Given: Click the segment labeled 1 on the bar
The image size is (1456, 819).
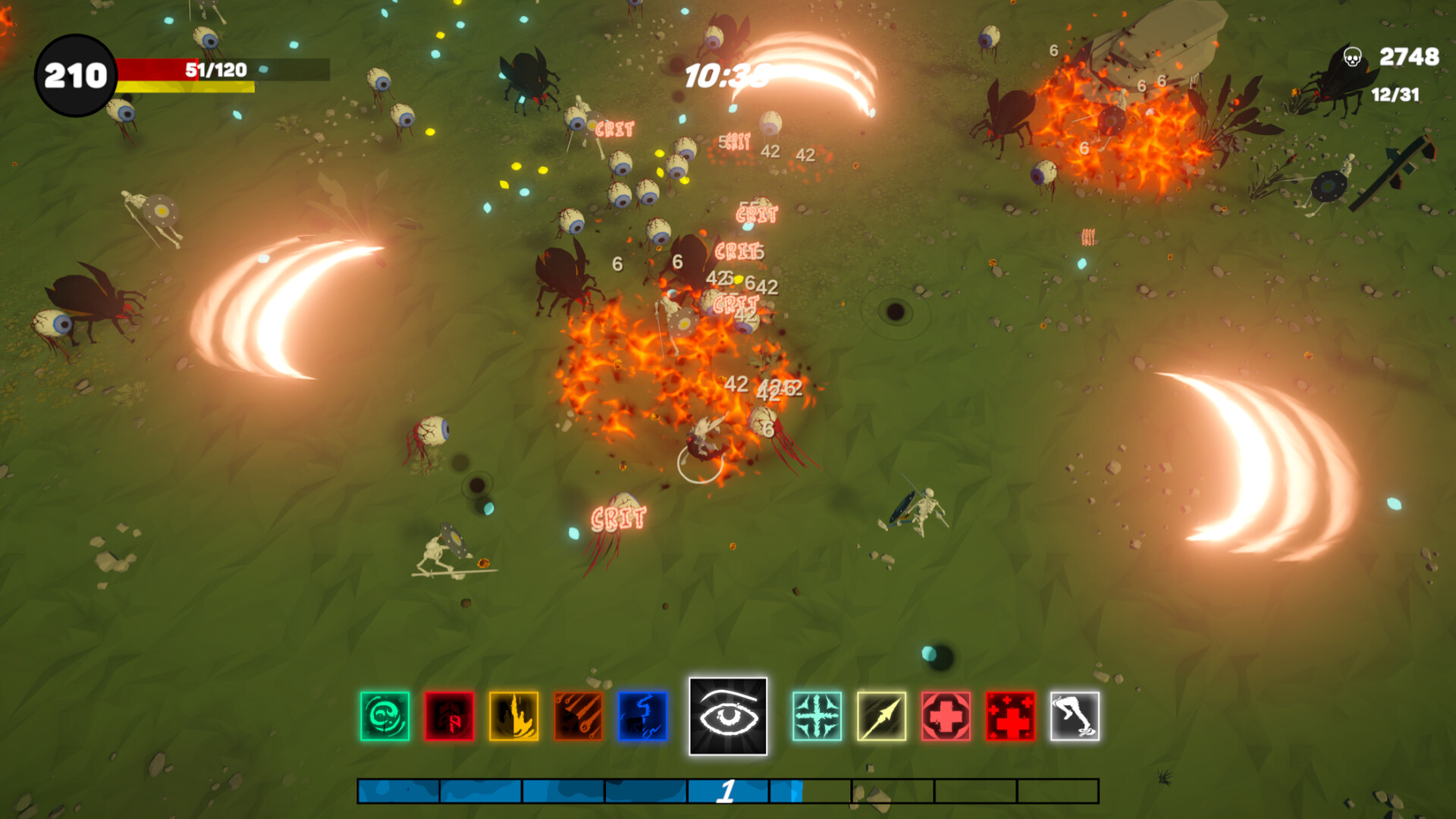Looking at the screenshot, I should [x=726, y=792].
